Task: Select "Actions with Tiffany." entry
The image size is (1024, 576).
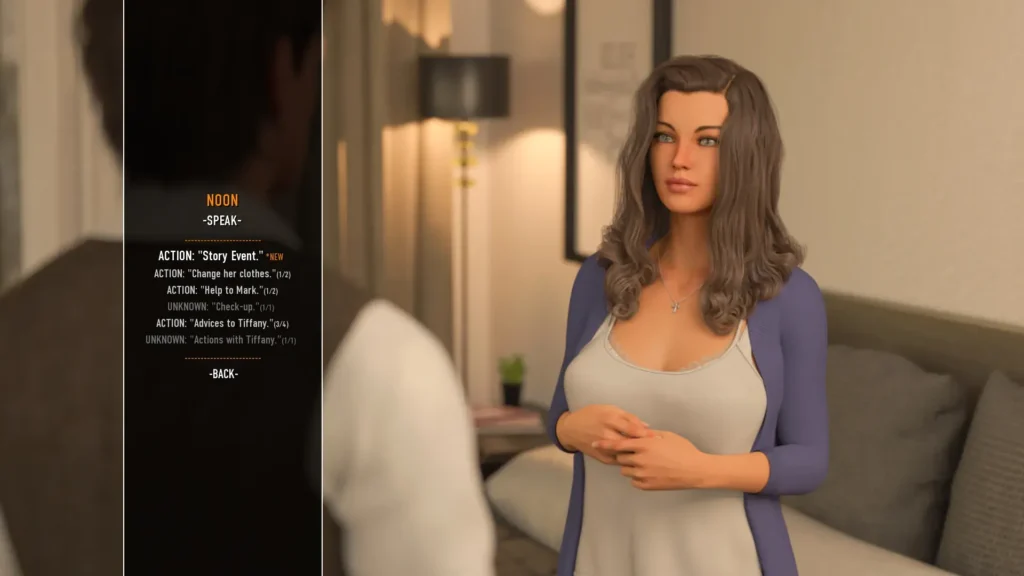Action: pyautogui.click(x=221, y=340)
